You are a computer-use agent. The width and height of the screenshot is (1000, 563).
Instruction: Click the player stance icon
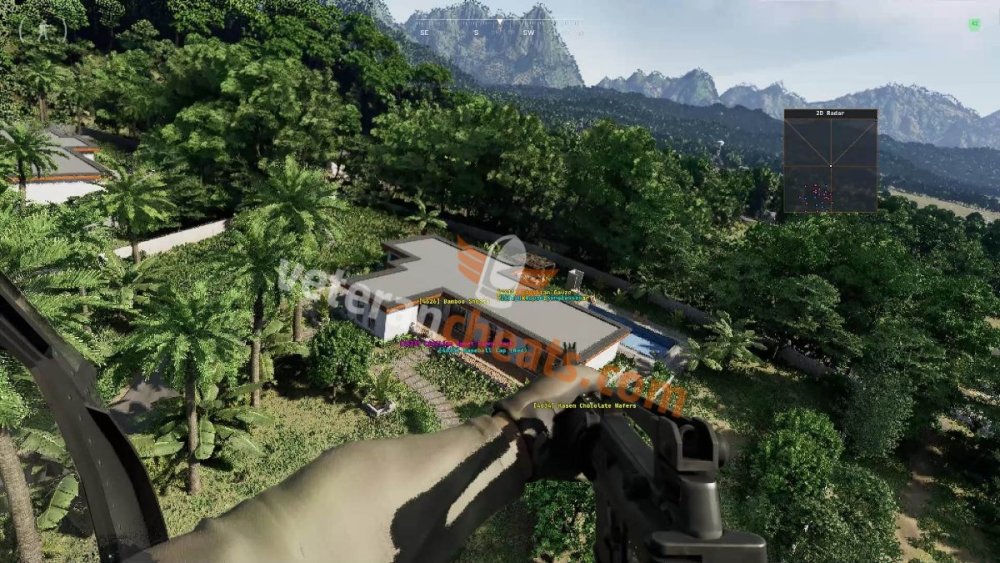pyautogui.click(x=43, y=30)
